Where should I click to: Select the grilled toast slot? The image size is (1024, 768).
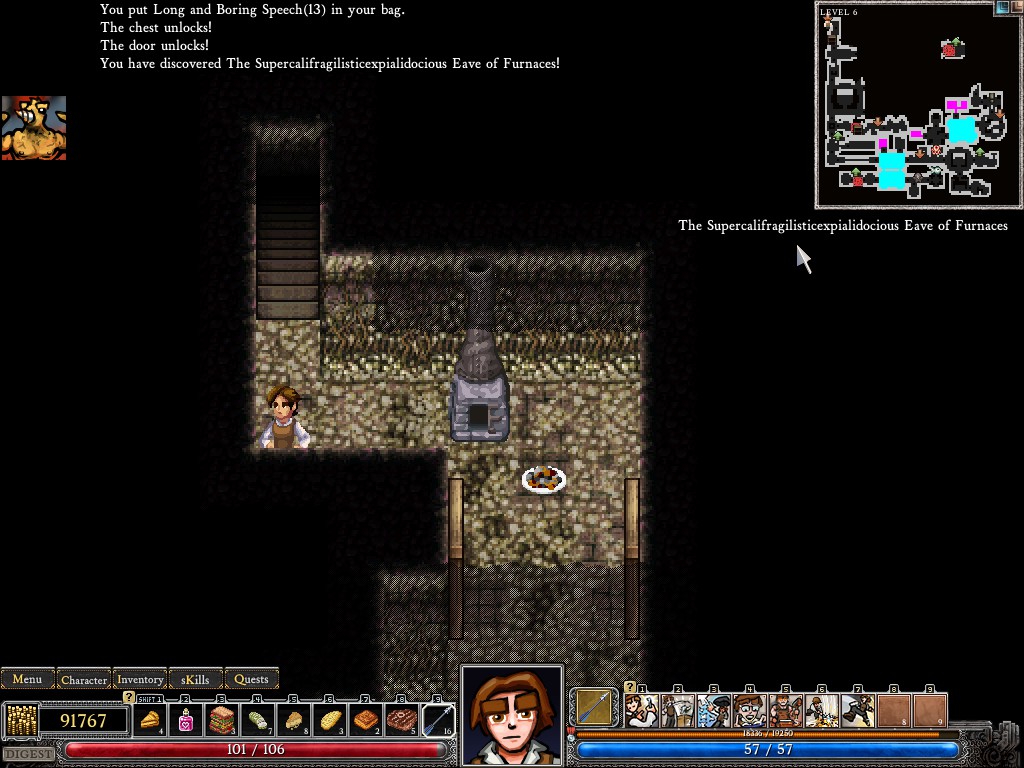coord(366,719)
